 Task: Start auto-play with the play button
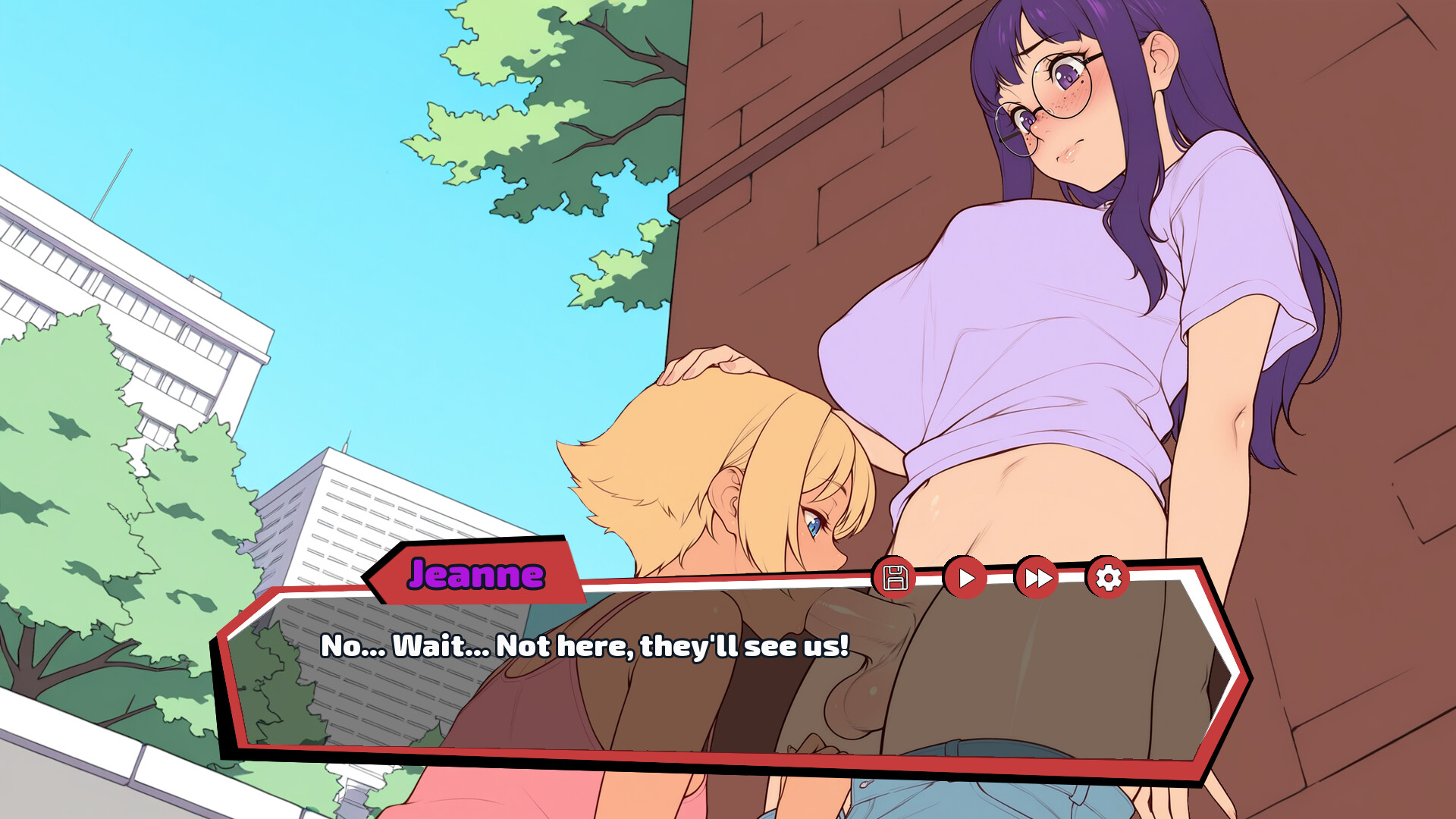965,578
